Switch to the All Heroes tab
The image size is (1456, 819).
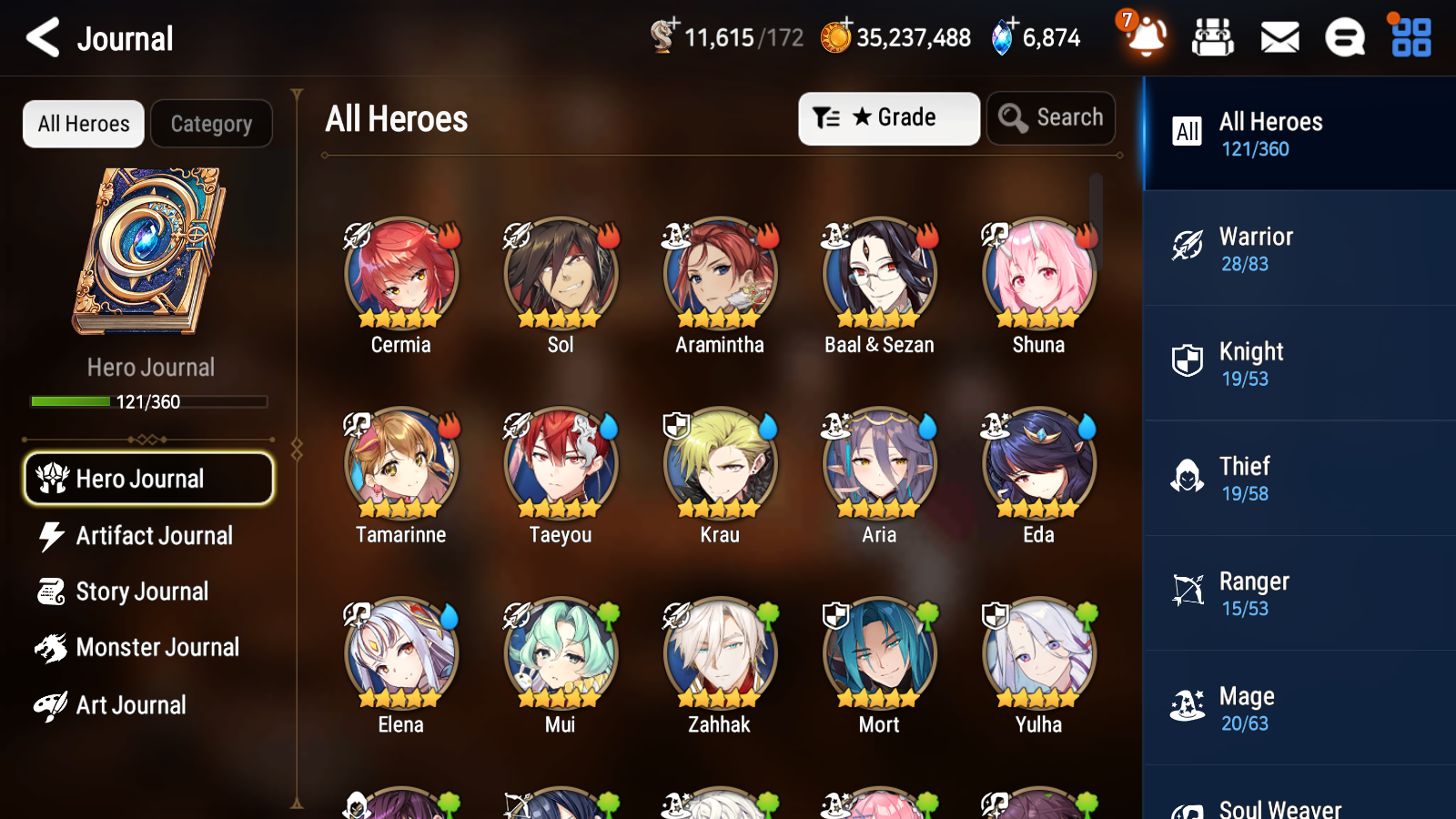pyautogui.click(x=83, y=124)
